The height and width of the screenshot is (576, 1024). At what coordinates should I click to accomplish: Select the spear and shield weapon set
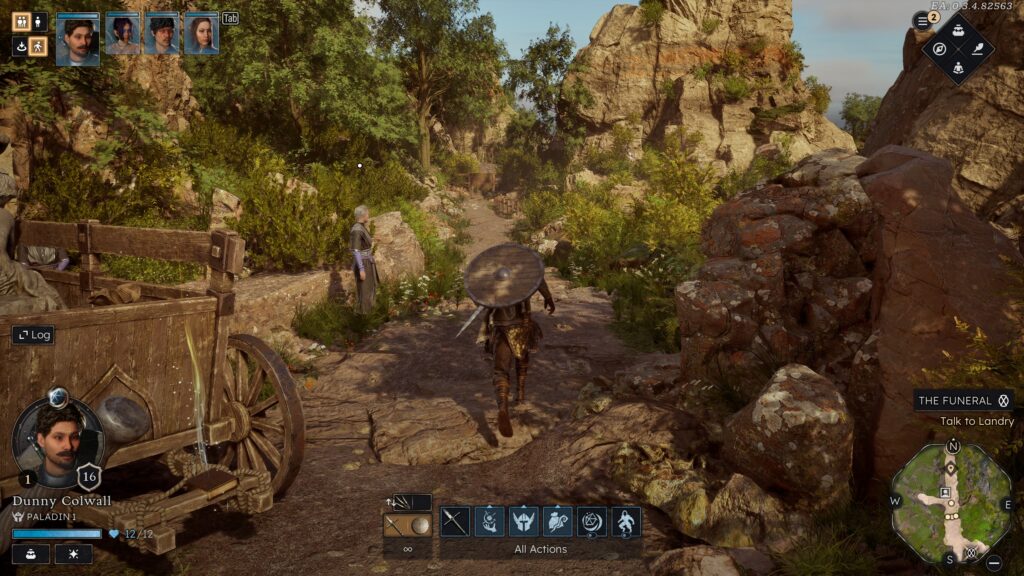(x=408, y=525)
